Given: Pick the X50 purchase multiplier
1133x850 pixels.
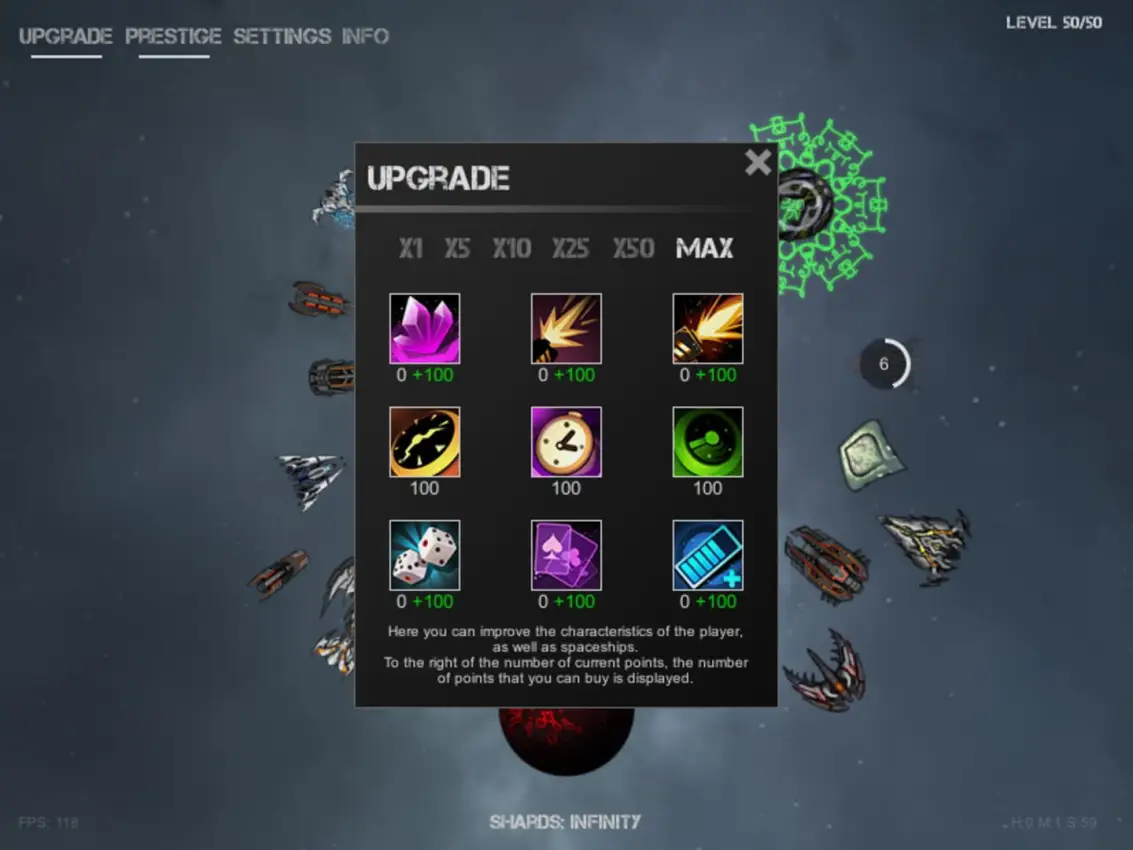Looking at the screenshot, I should tap(634, 248).
